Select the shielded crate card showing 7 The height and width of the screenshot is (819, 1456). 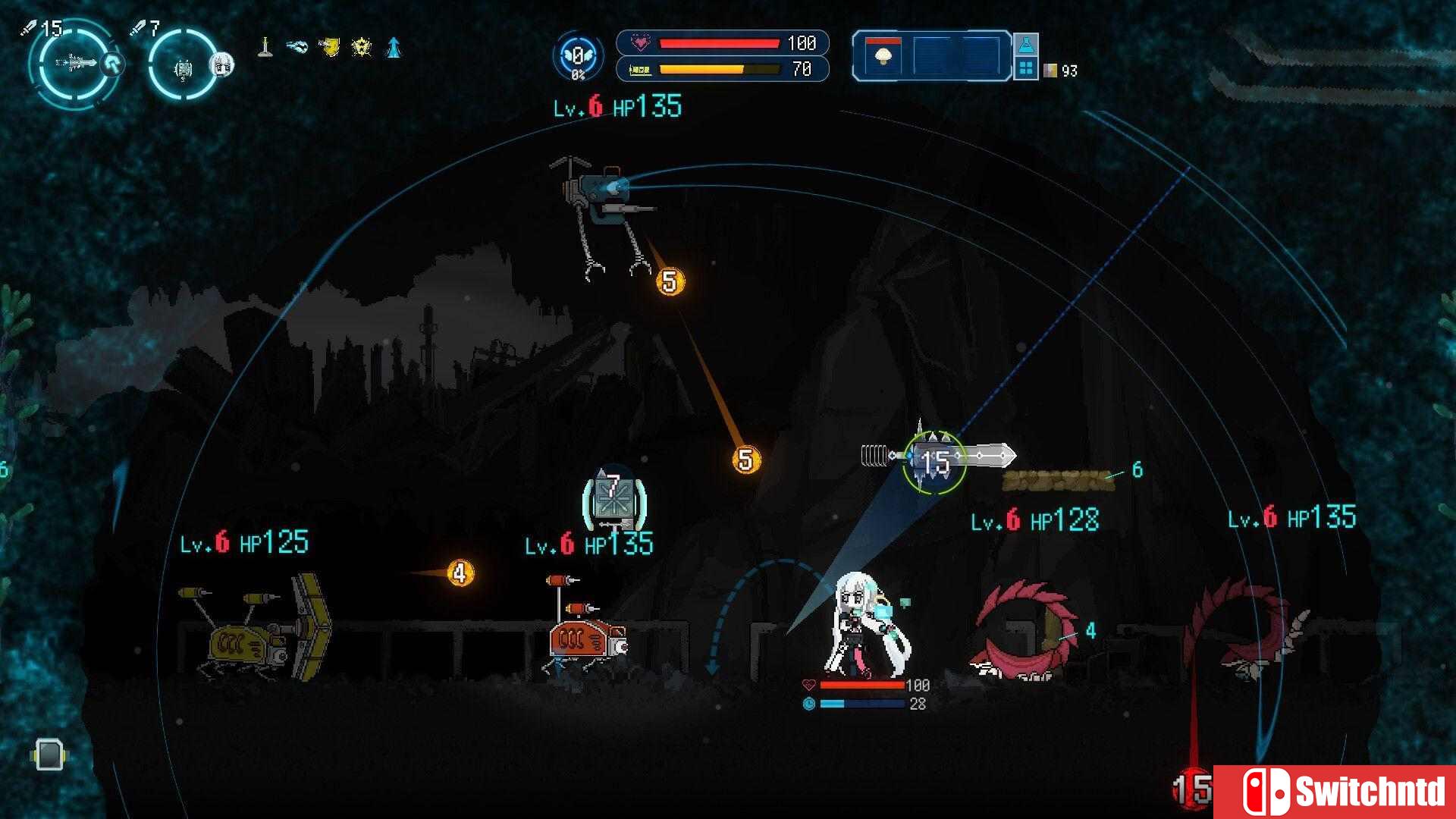point(613,498)
